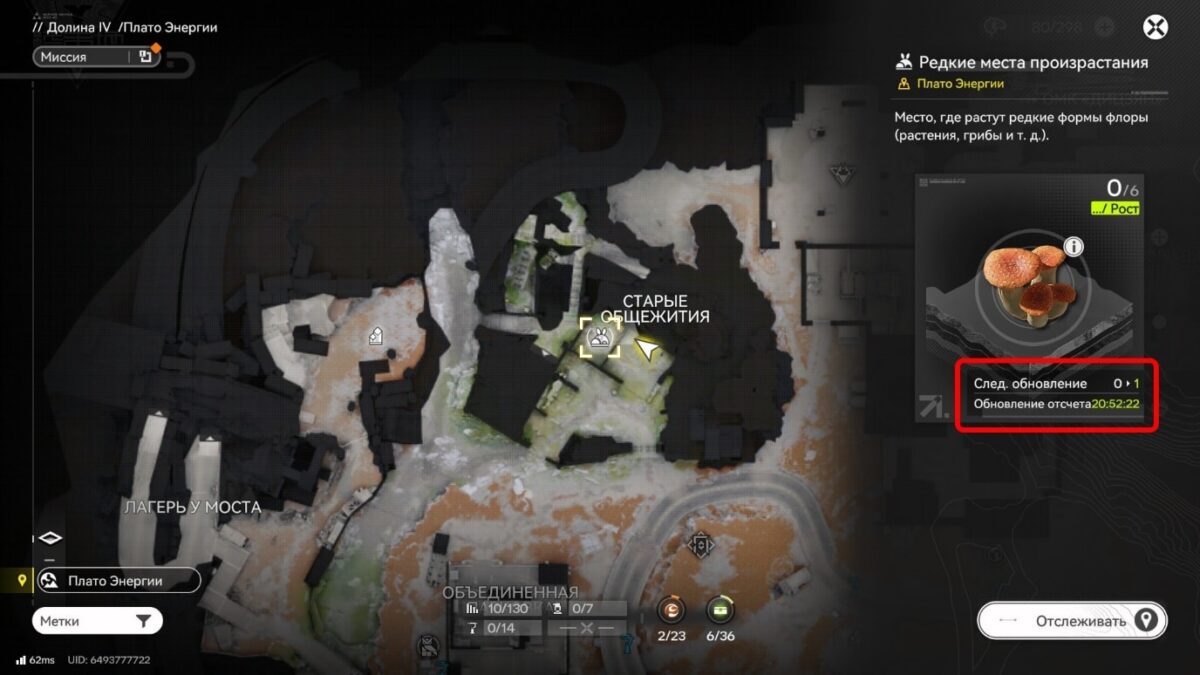Toggle the map layer switcher icon
The image size is (1200, 675).
click(x=50, y=538)
